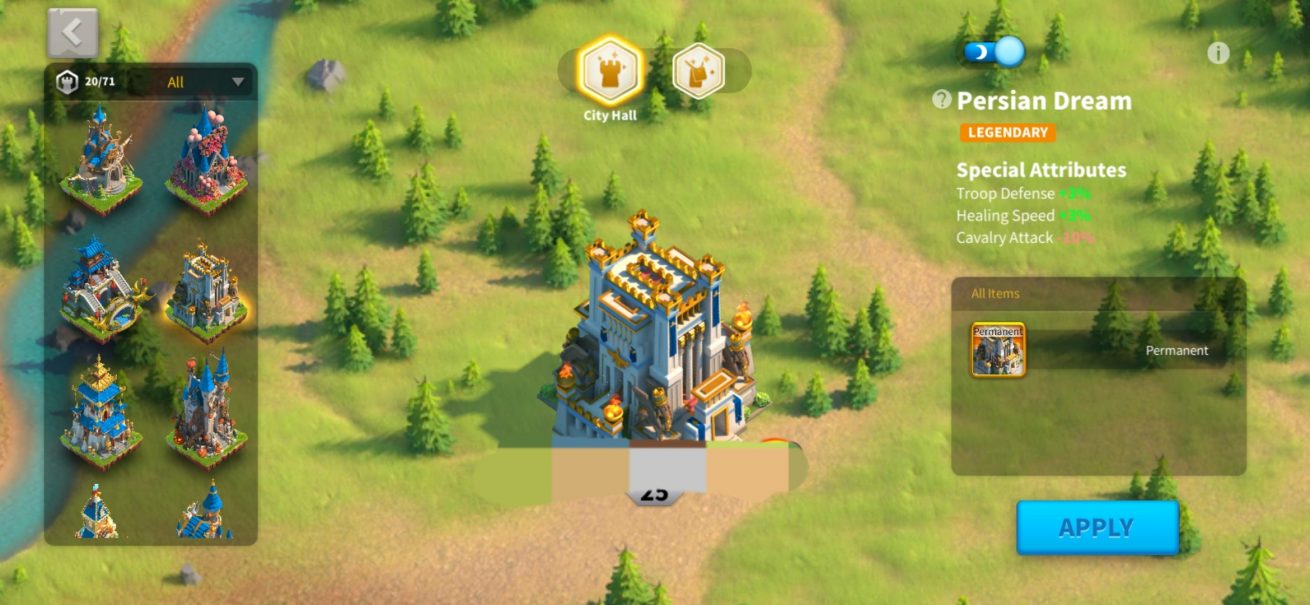
Task: Pick the blue pagoda with golden dragon skin
Action: click(x=100, y=288)
